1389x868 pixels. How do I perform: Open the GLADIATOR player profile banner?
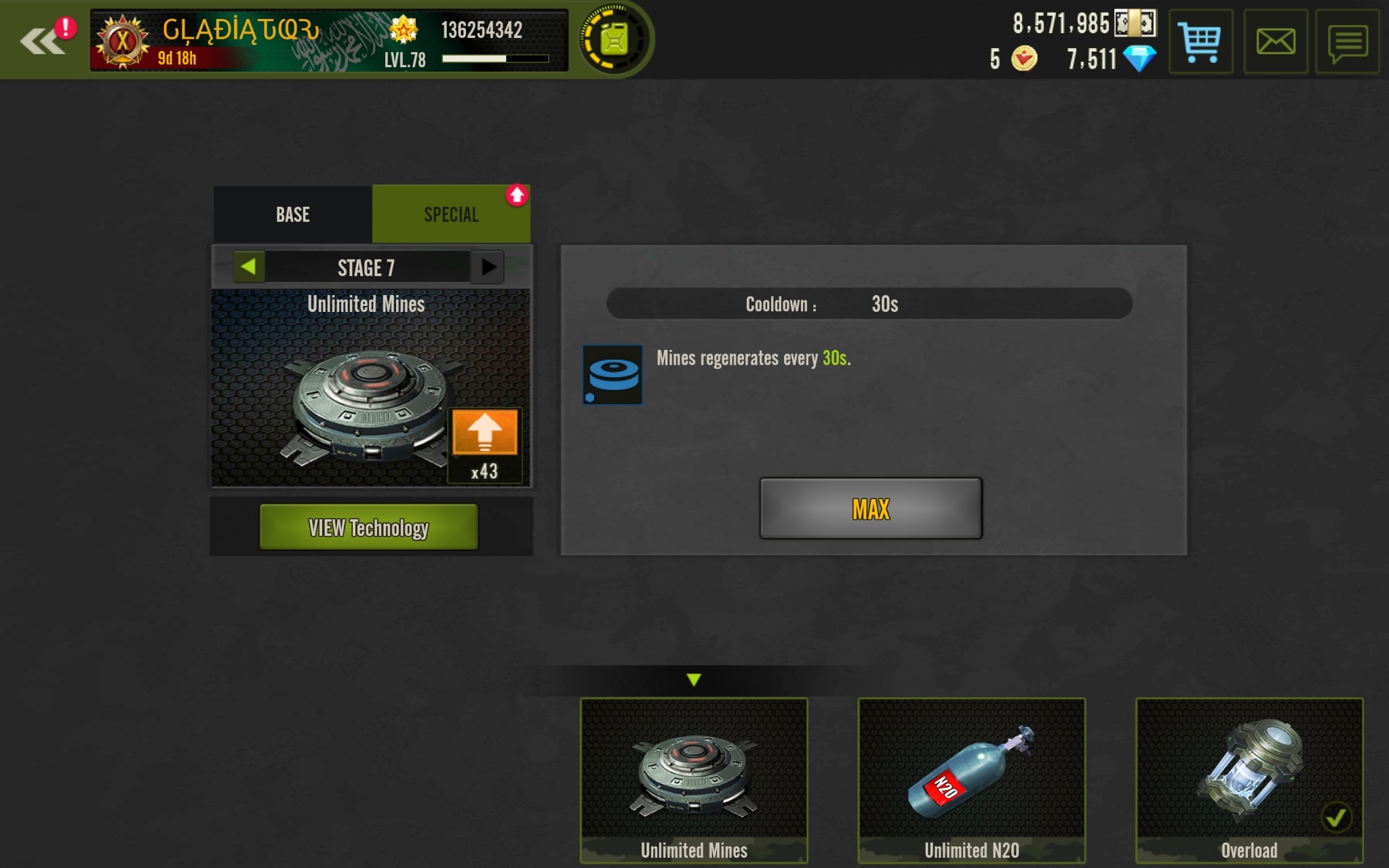pos(328,41)
